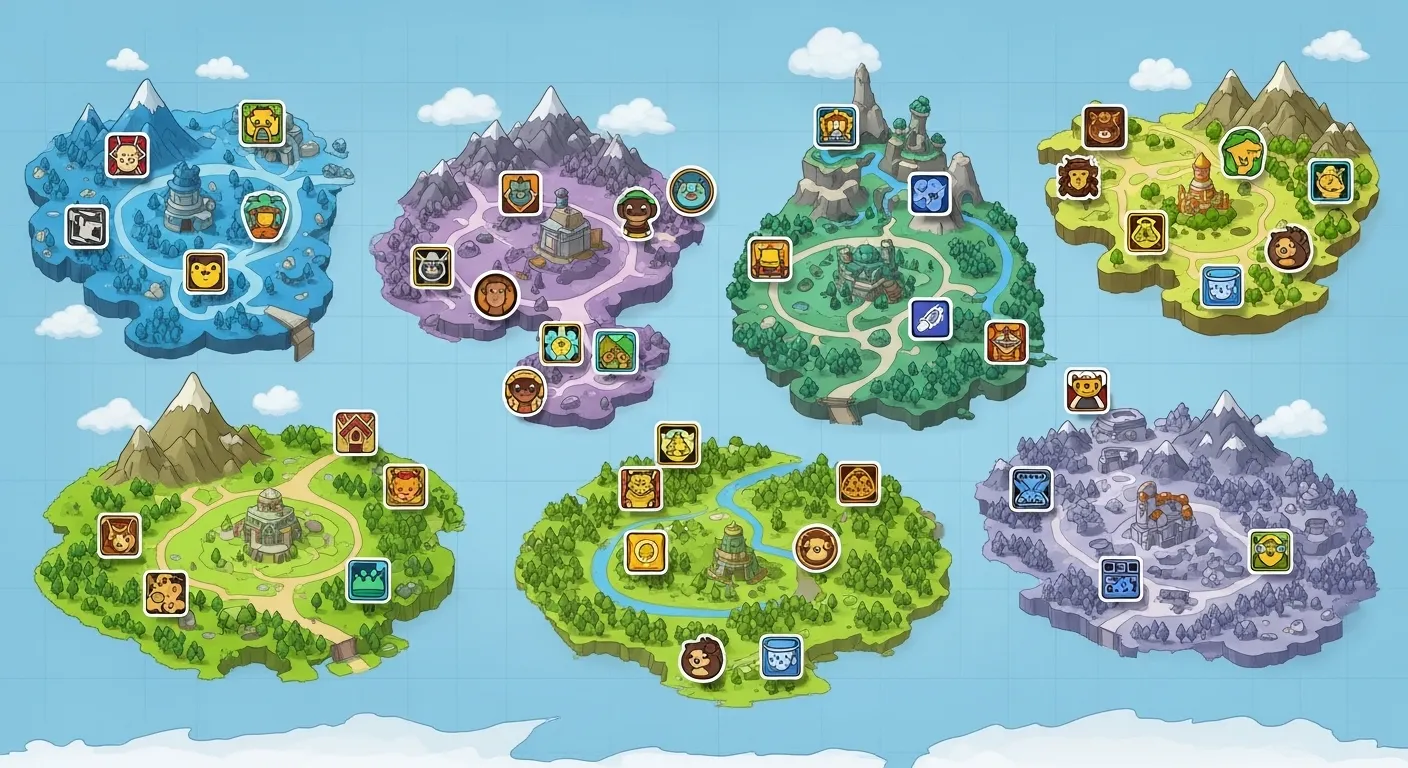This screenshot has width=1408, height=768.
Task: Open the blue rocket badge on the green island
Action: (926, 322)
